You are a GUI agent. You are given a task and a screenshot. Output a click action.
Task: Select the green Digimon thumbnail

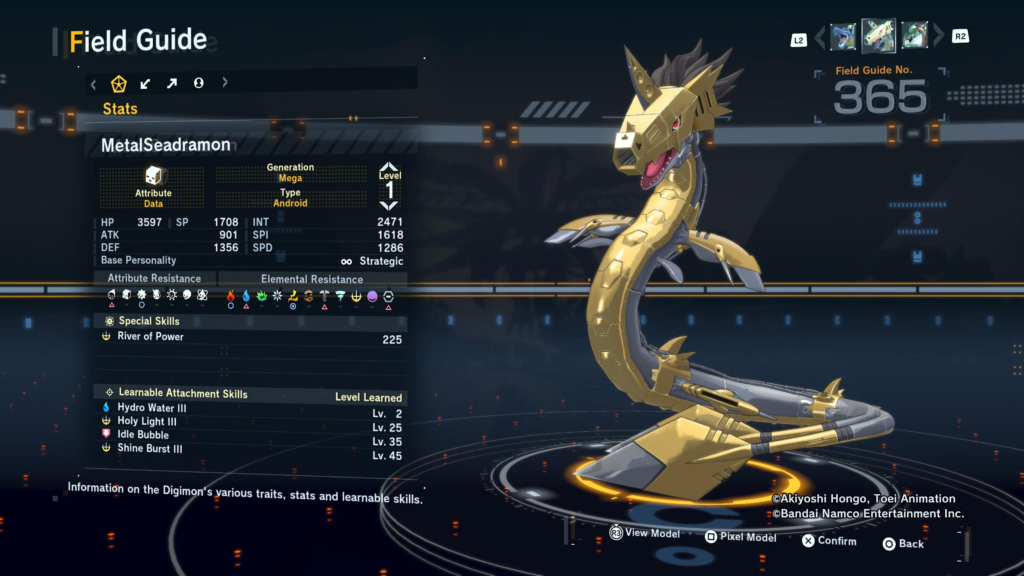(914, 36)
